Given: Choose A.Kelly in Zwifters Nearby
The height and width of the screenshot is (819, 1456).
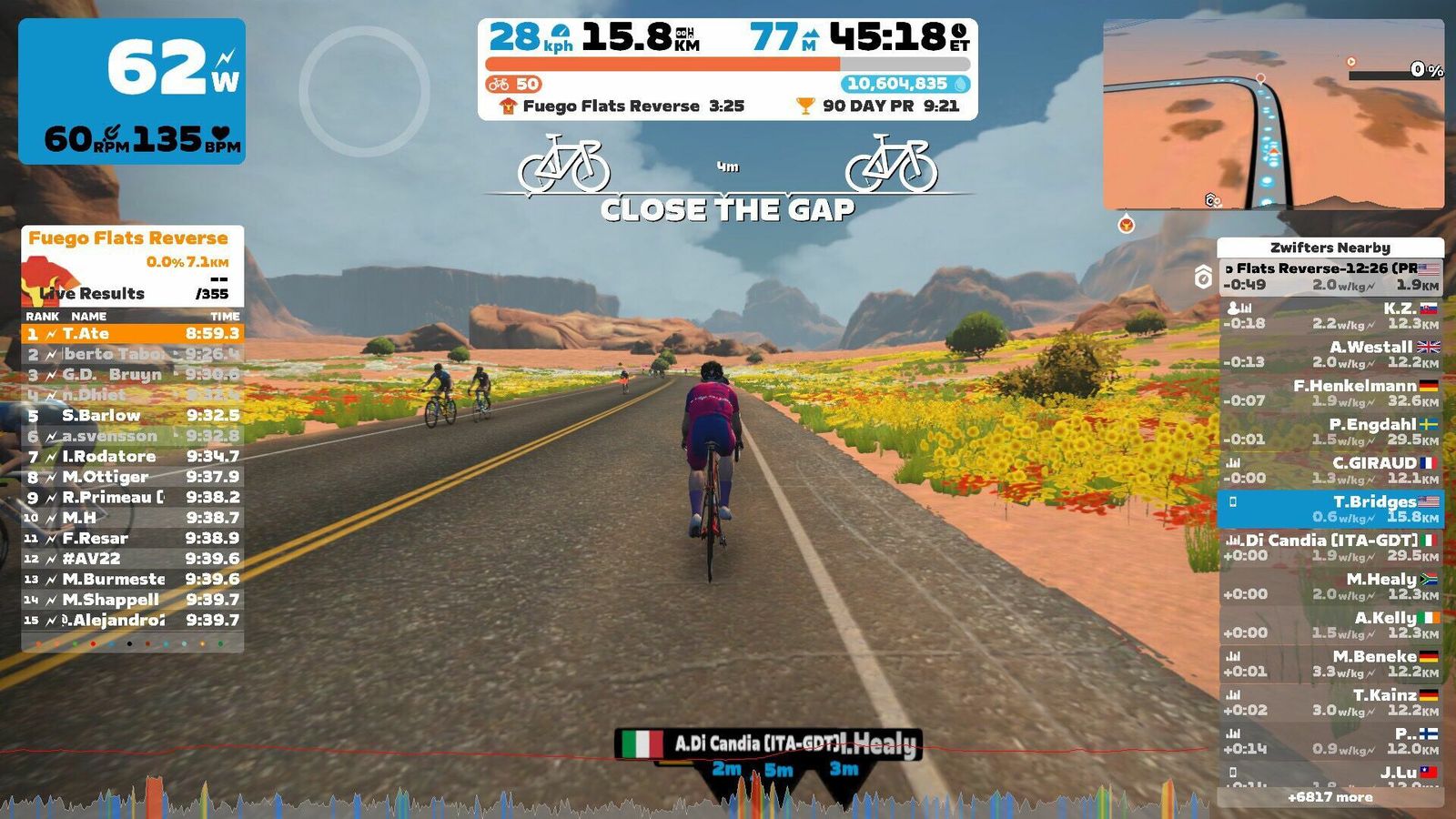Looking at the screenshot, I should click(x=1330, y=625).
